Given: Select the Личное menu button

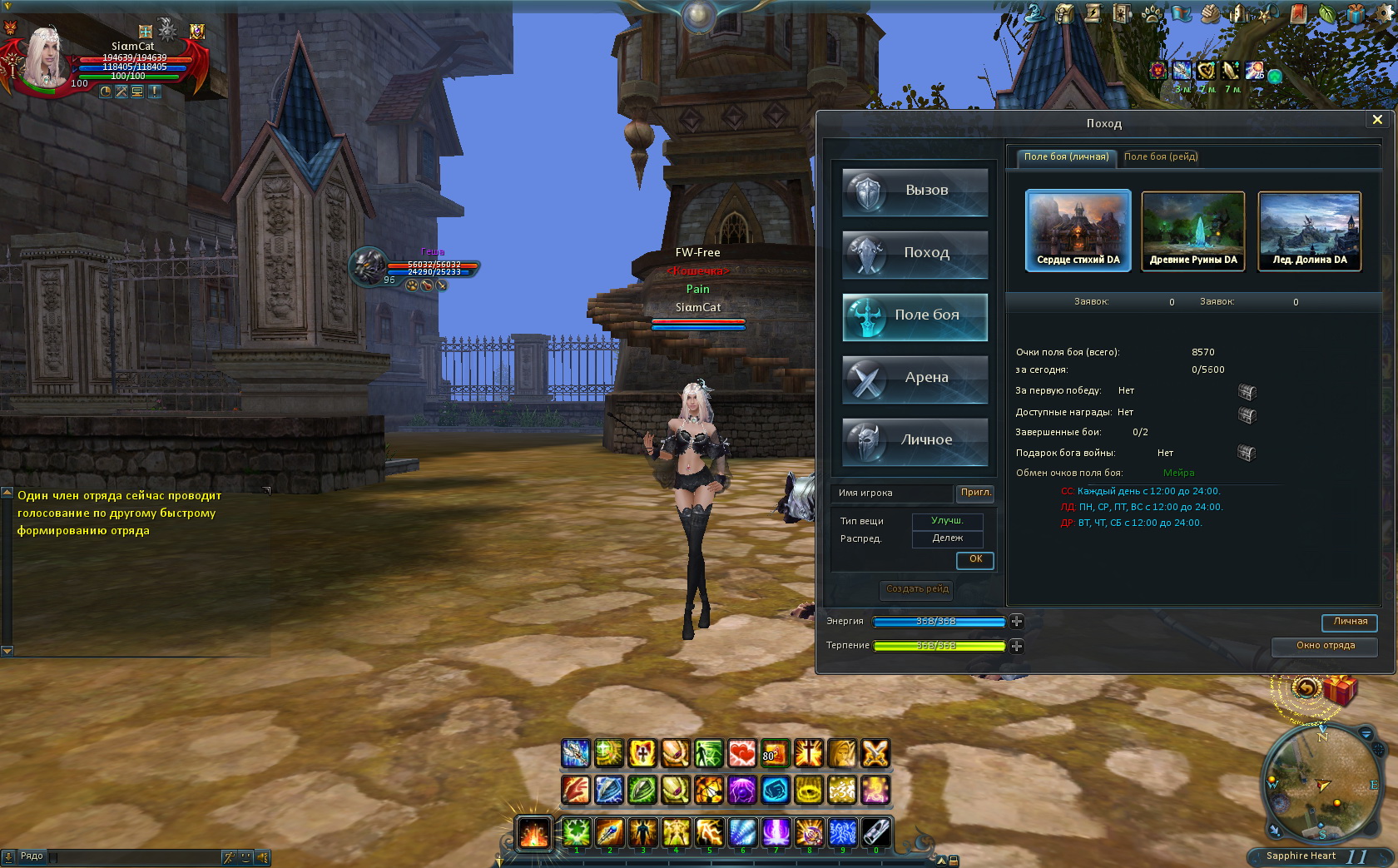Looking at the screenshot, I should (915, 440).
